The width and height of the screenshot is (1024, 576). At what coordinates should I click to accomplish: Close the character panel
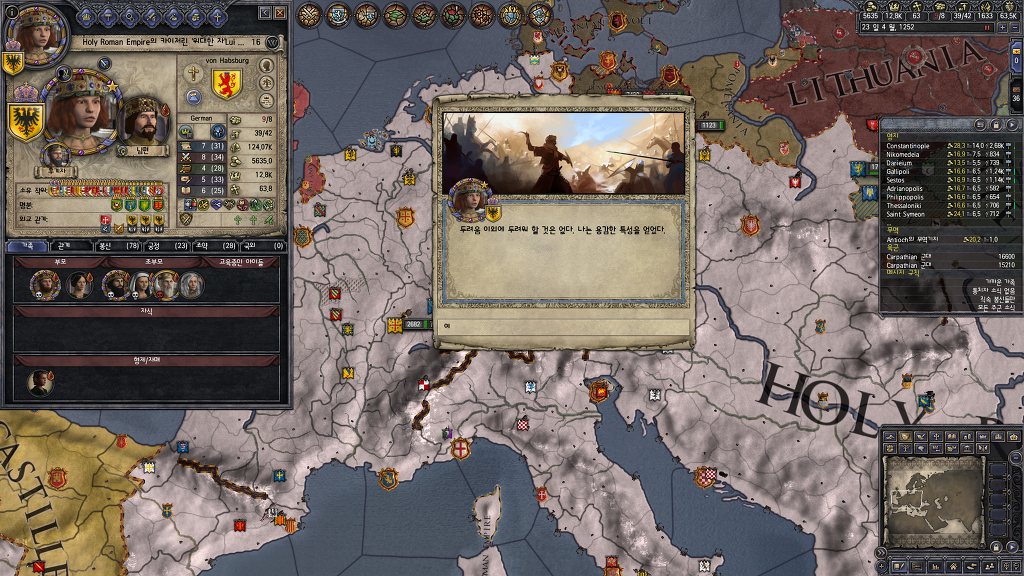point(281,13)
